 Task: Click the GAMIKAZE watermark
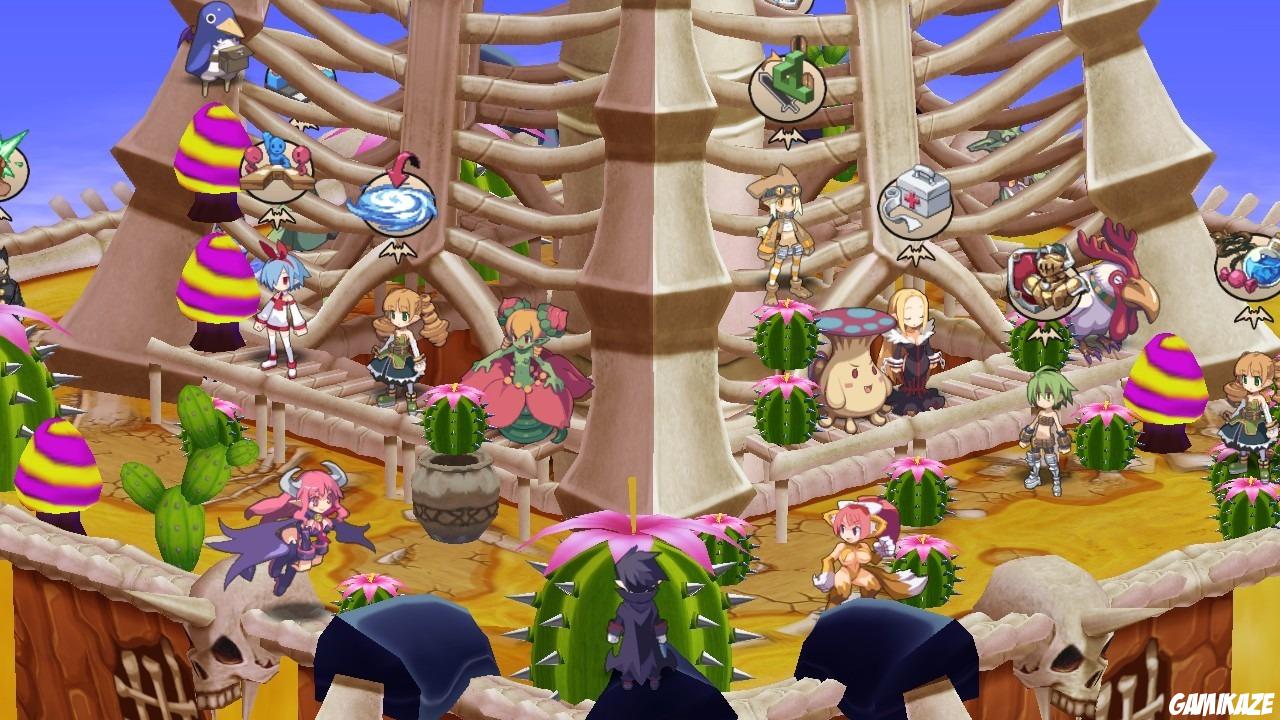click(x=1224, y=705)
